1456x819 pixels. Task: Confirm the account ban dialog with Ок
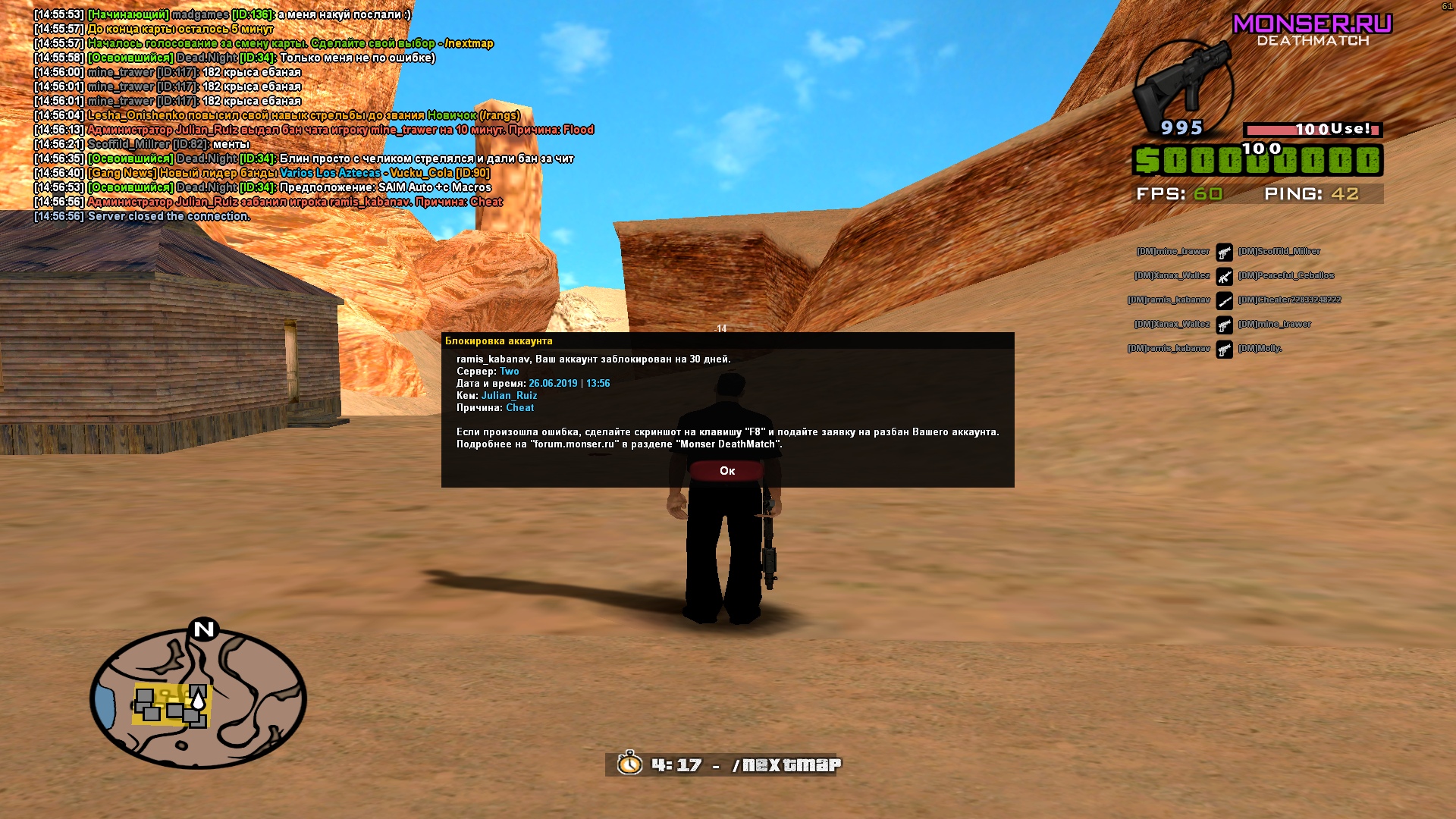point(727,471)
